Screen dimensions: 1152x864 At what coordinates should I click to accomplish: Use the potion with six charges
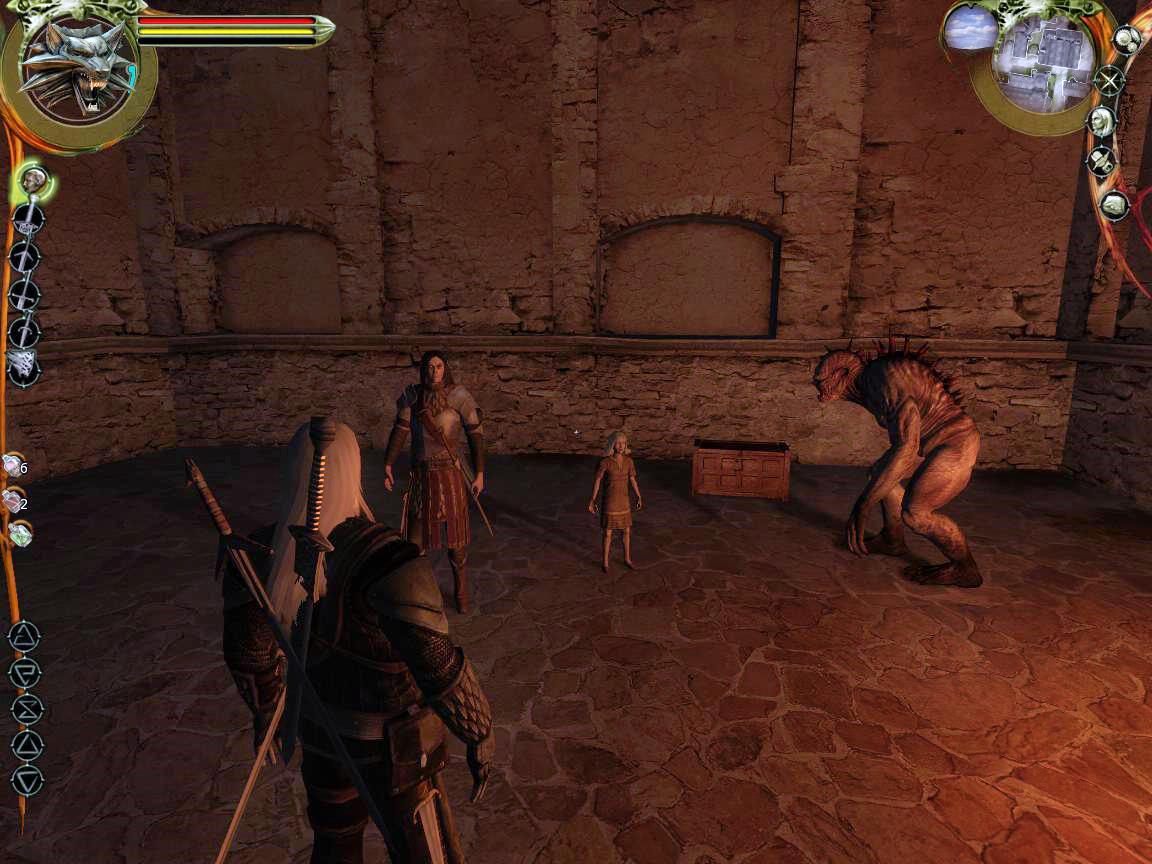[14, 465]
